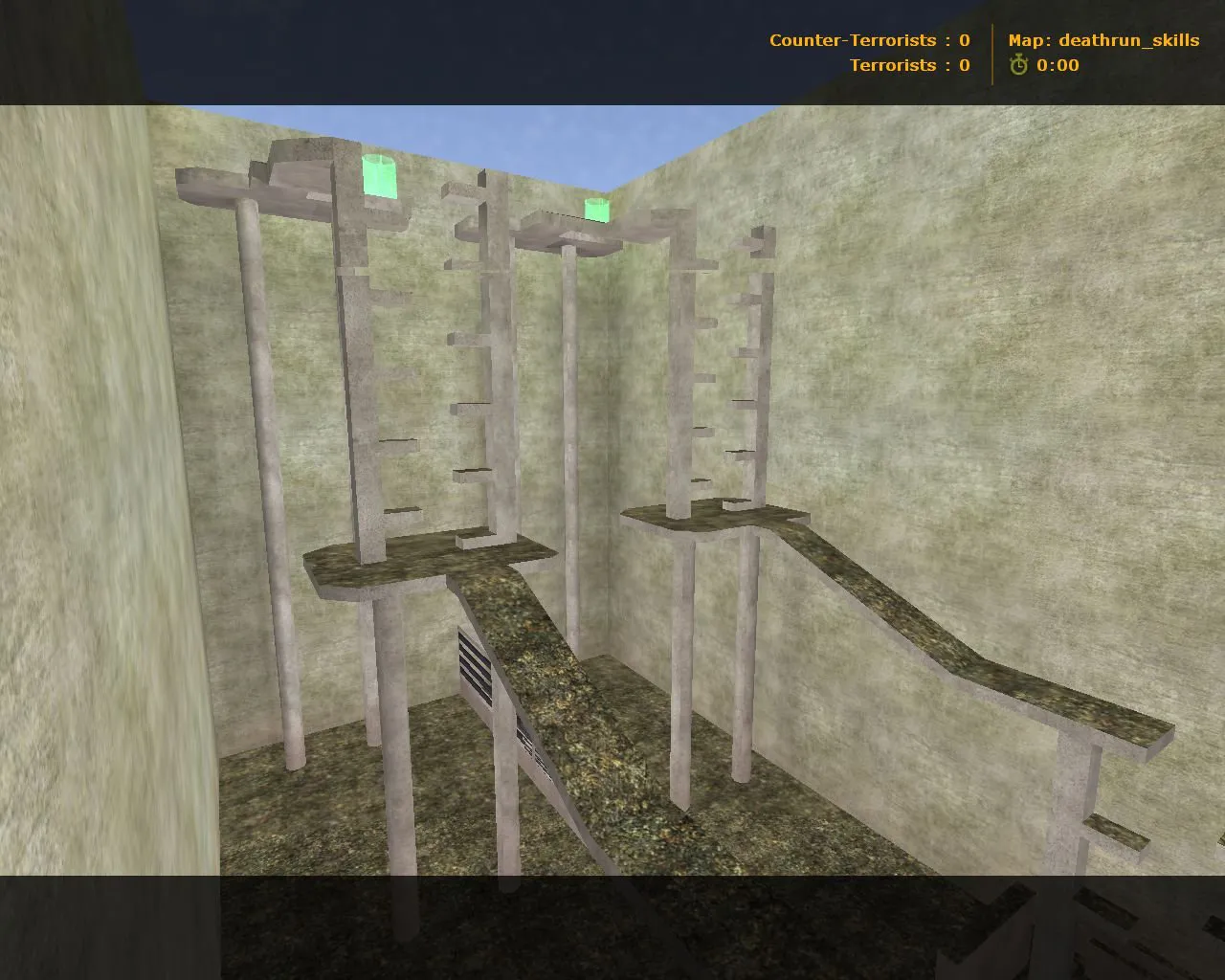Select the deathrun_skills map name
Image resolution: width=1225 pixels, height=980 pixels.
pos(1129,40)
